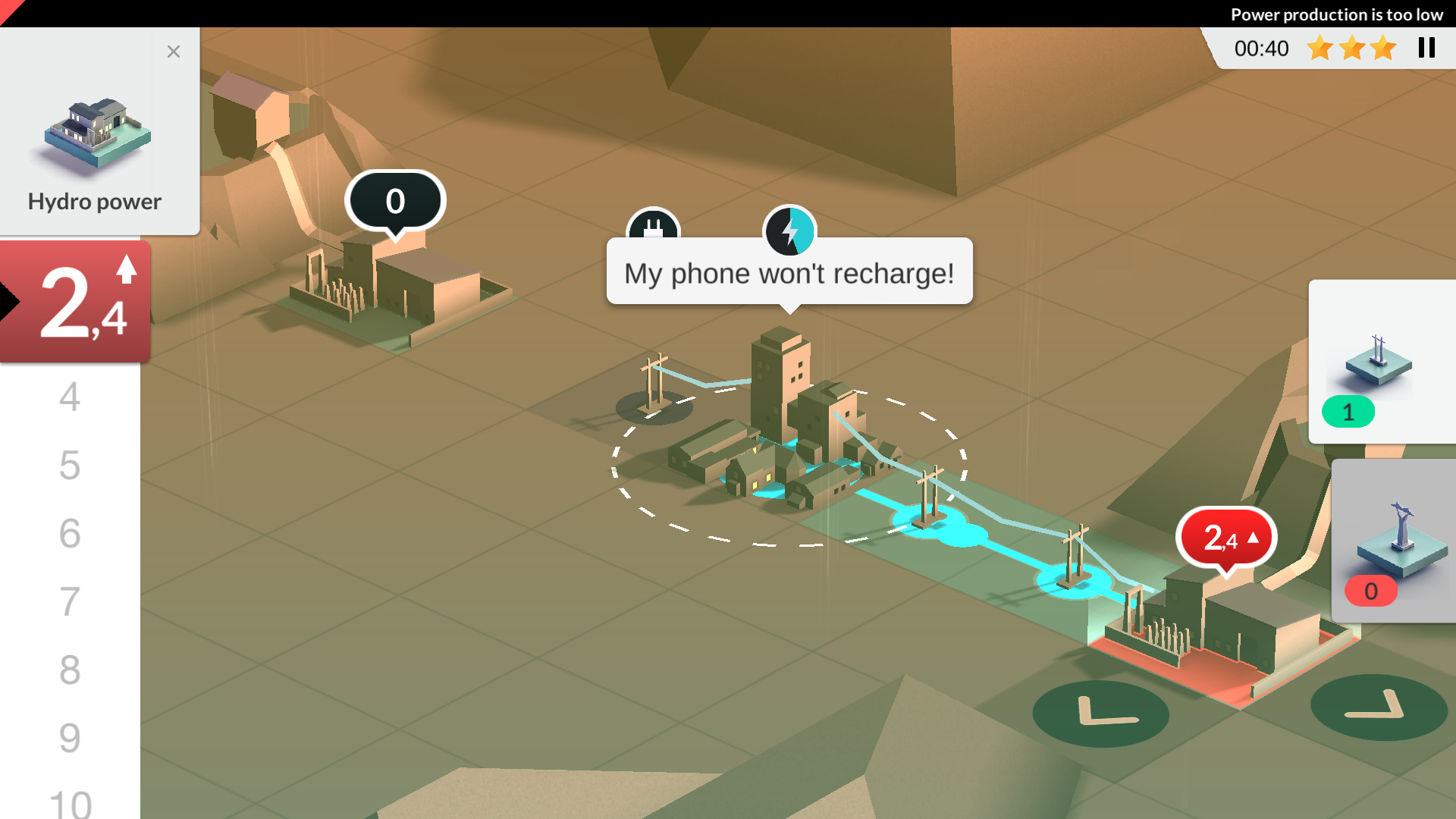
Task: Close the Hydro power panel
Action: point(174,52)
